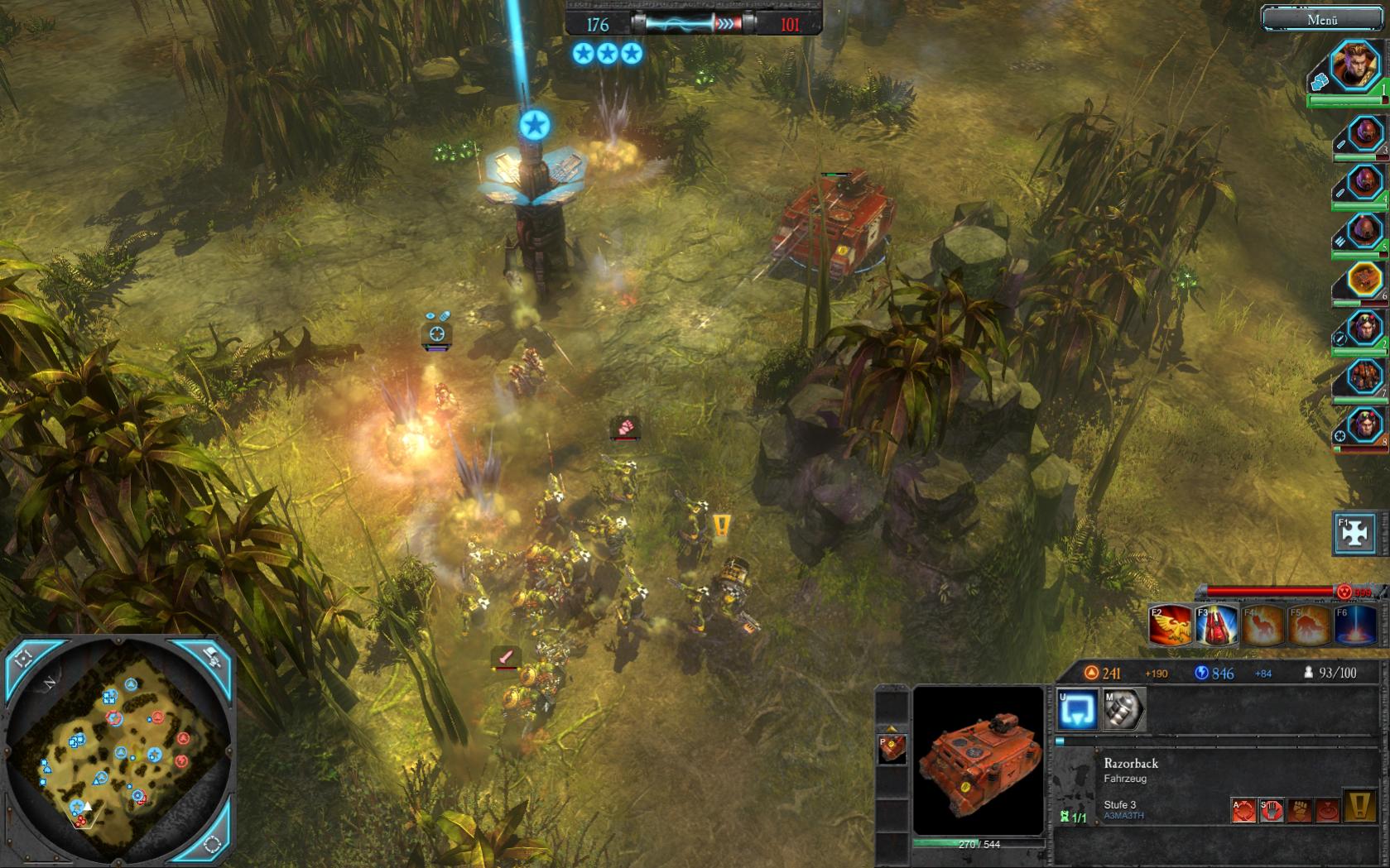
Task: Activate the F2 golden eagle global ability
Action: coord(1170,625)
